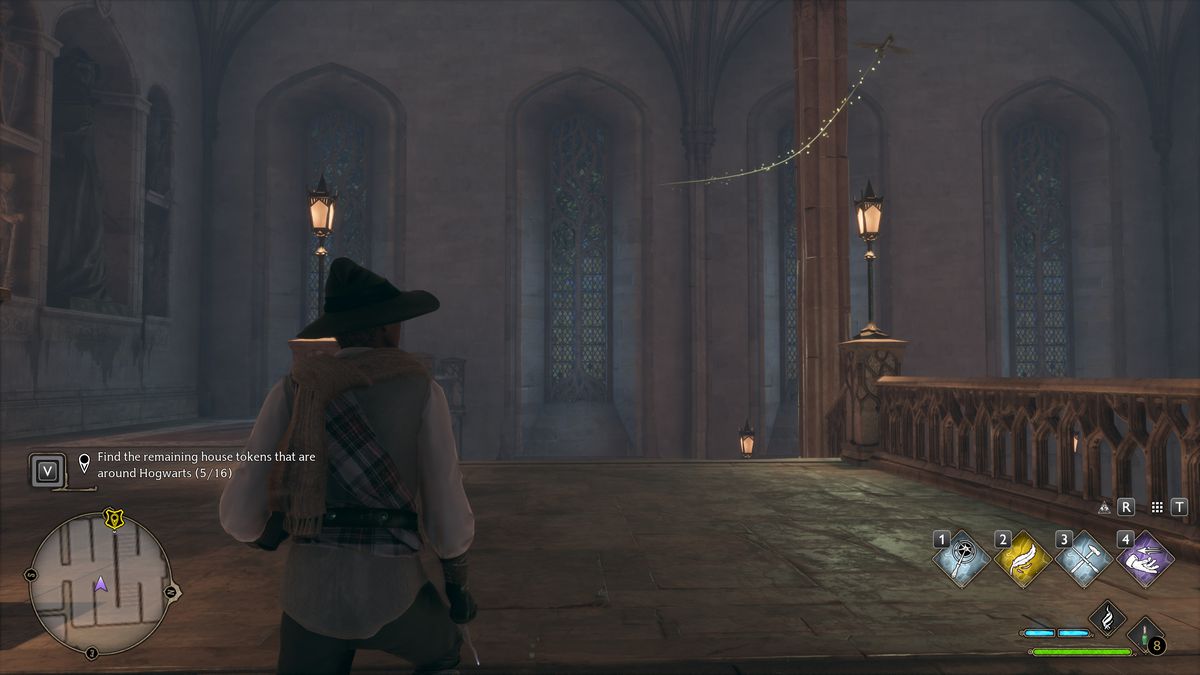Activate the yellow feather Levioso spell
The width and height of the screenshot is (1200, 675).
tap(1024, 559)
